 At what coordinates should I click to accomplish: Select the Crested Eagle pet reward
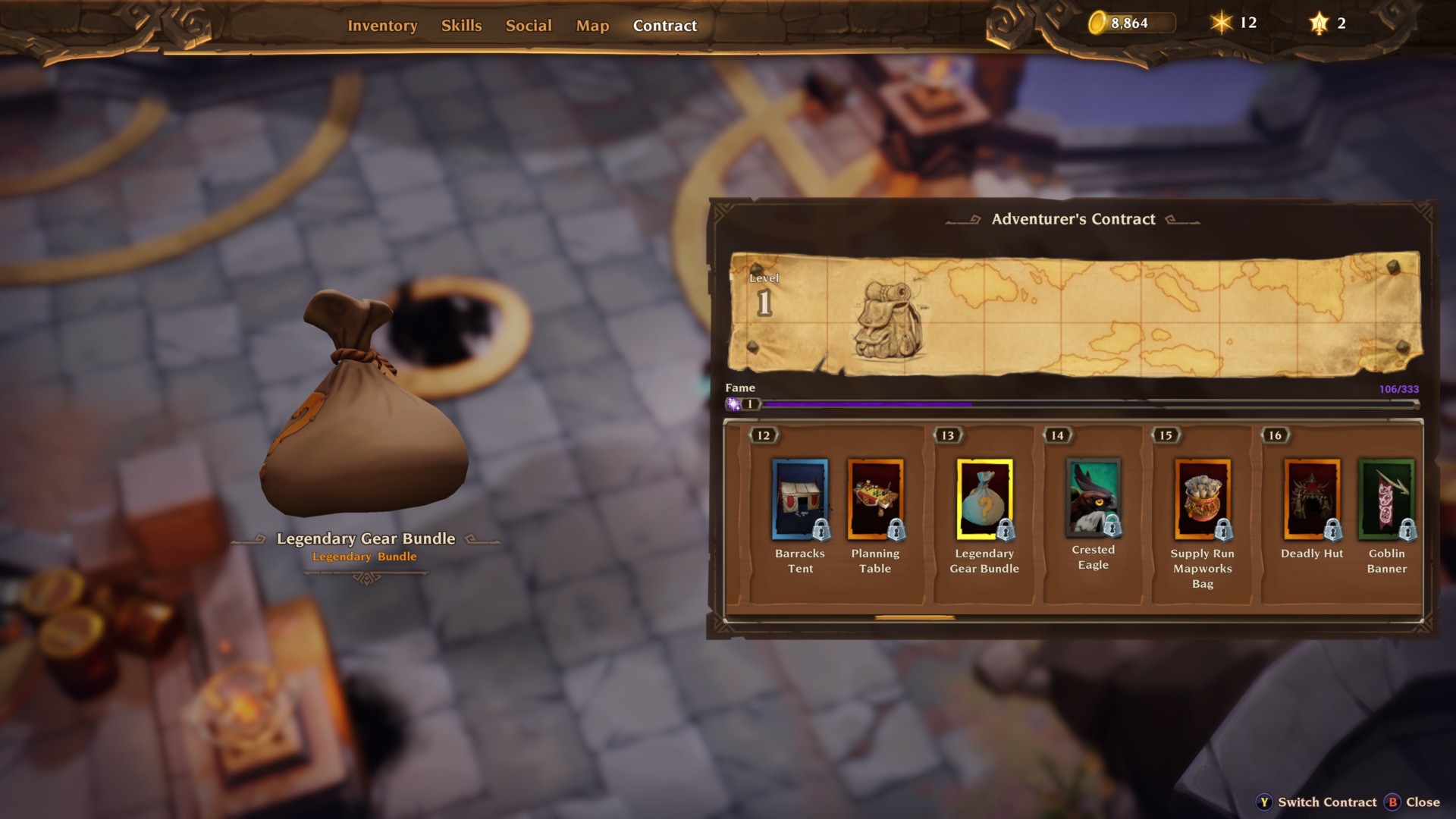point(1093,497)
